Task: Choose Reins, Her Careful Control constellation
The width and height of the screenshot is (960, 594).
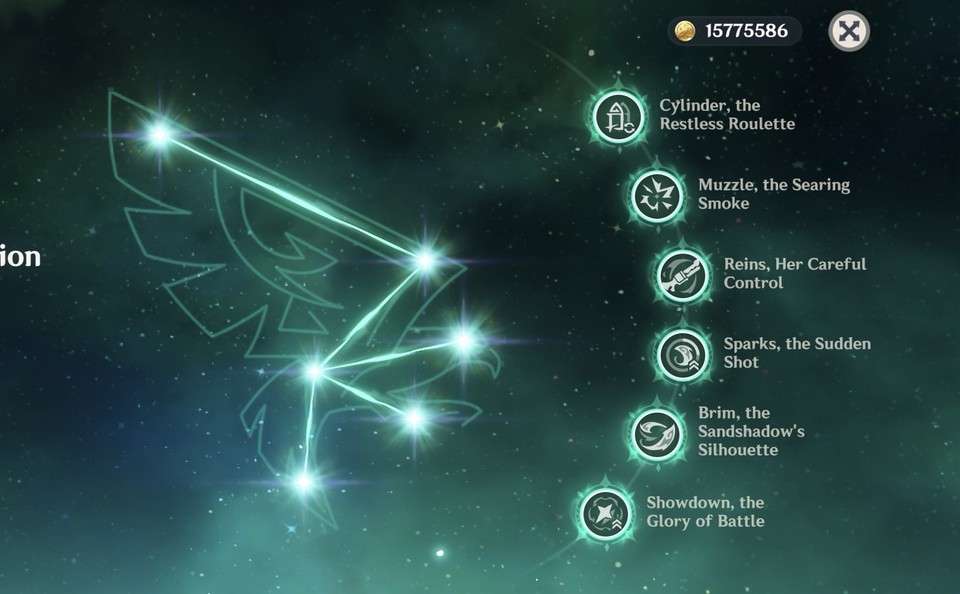Action: pyautogui.click(x=683, y=274)
